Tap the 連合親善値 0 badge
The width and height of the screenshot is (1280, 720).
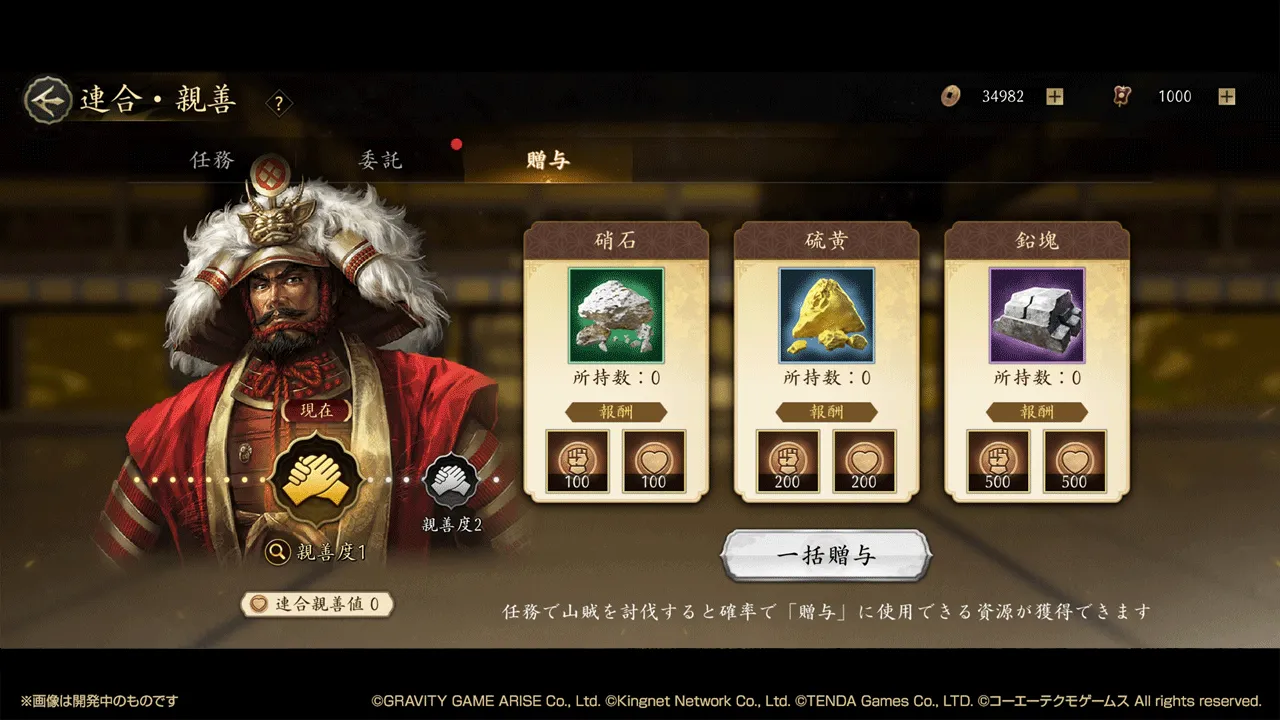click(x=318, y=604)
